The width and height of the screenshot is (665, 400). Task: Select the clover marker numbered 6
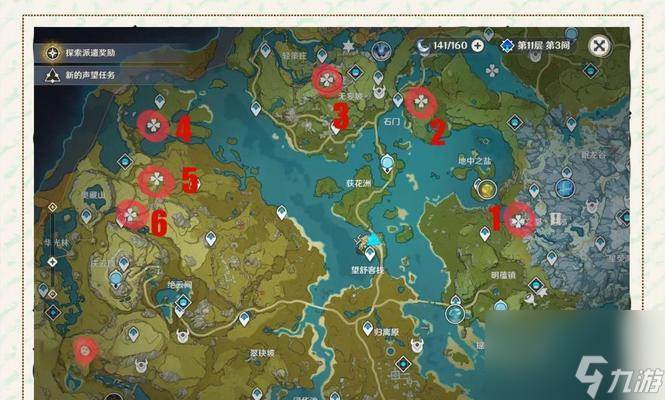coord(131,213)
